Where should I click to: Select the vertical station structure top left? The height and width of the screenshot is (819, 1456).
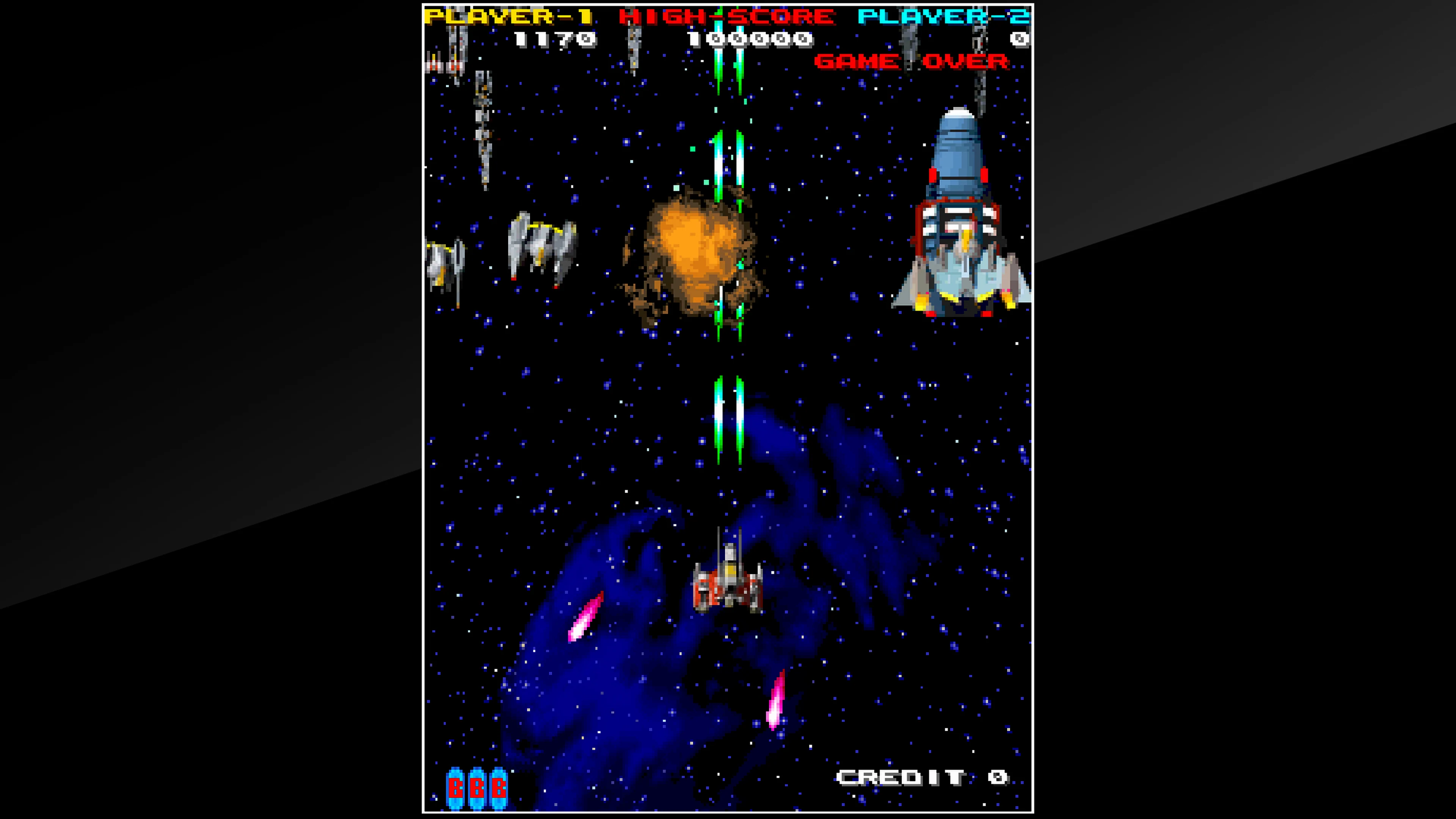click(483, 136)
